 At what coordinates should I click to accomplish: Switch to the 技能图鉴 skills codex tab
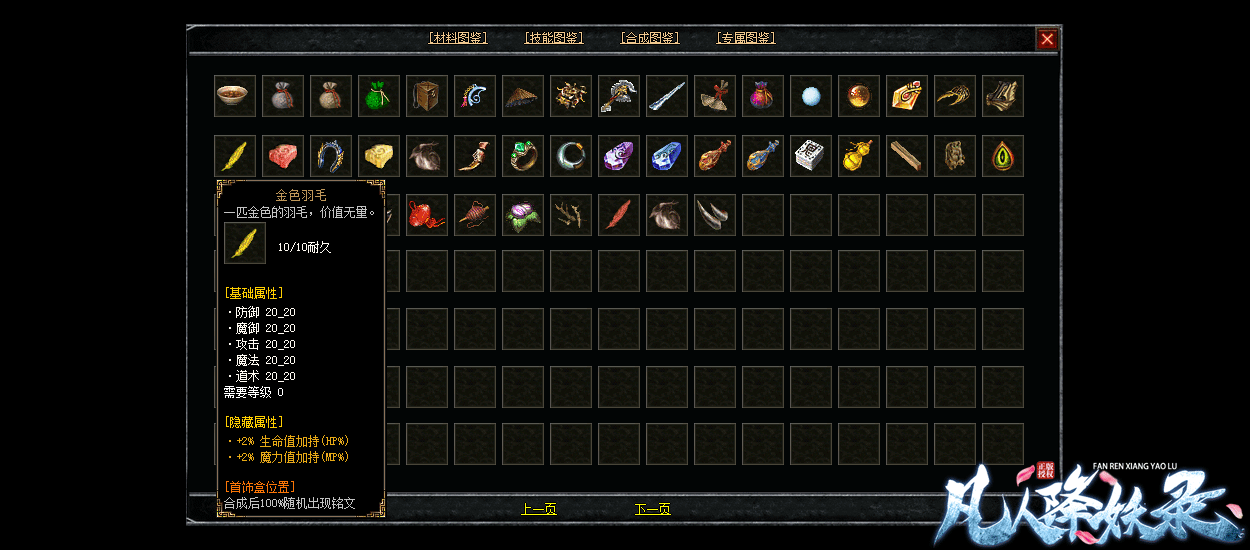[554, 38]
